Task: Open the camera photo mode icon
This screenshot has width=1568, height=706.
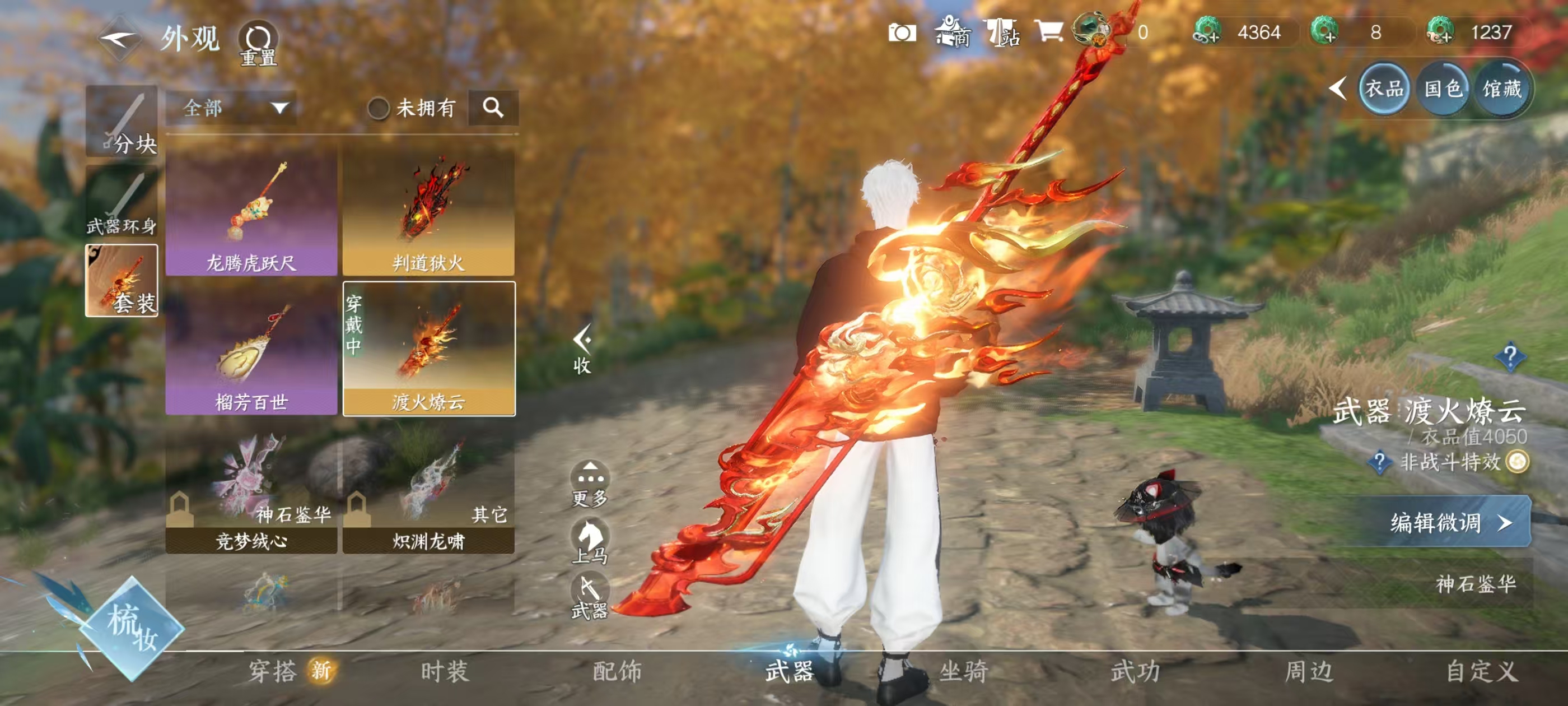Action: [x=902, y=32]
